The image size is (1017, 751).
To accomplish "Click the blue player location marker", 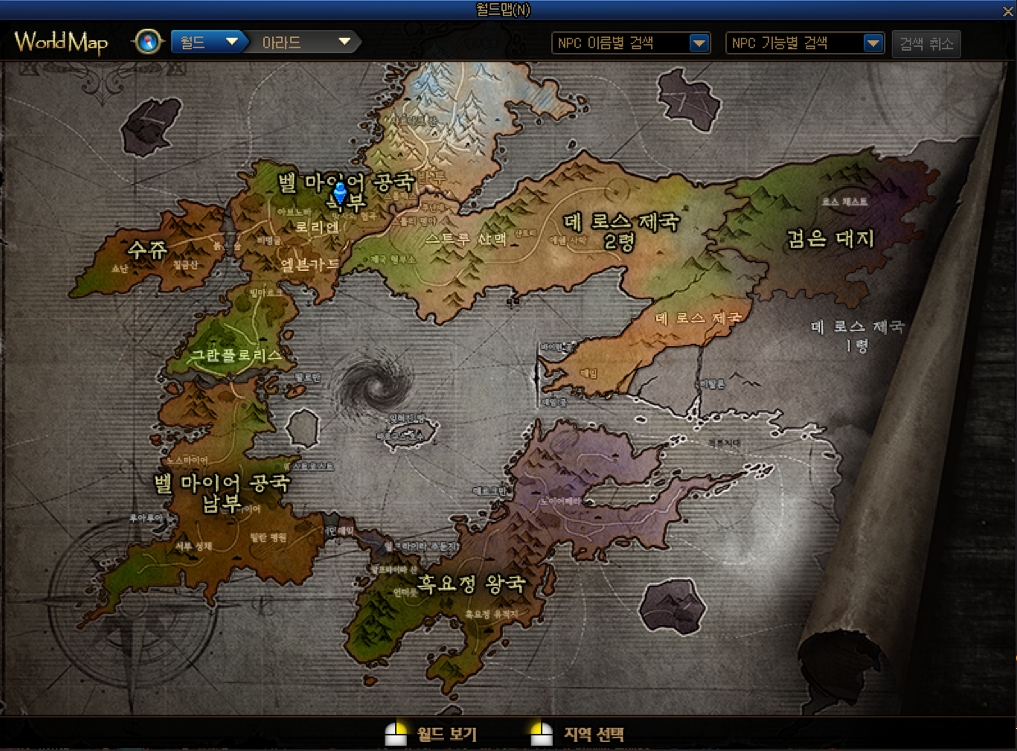I will 340,192.
